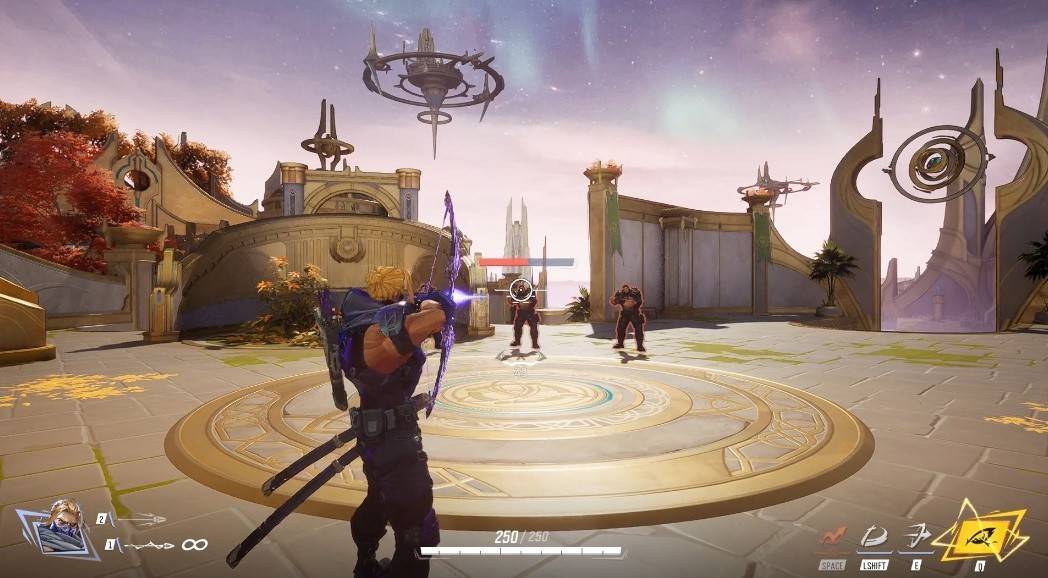The height and width of the screenshot is (578, 1048).
Task: Switch to the triple-arrow weapon slot
Action: [x=139, y=519]
